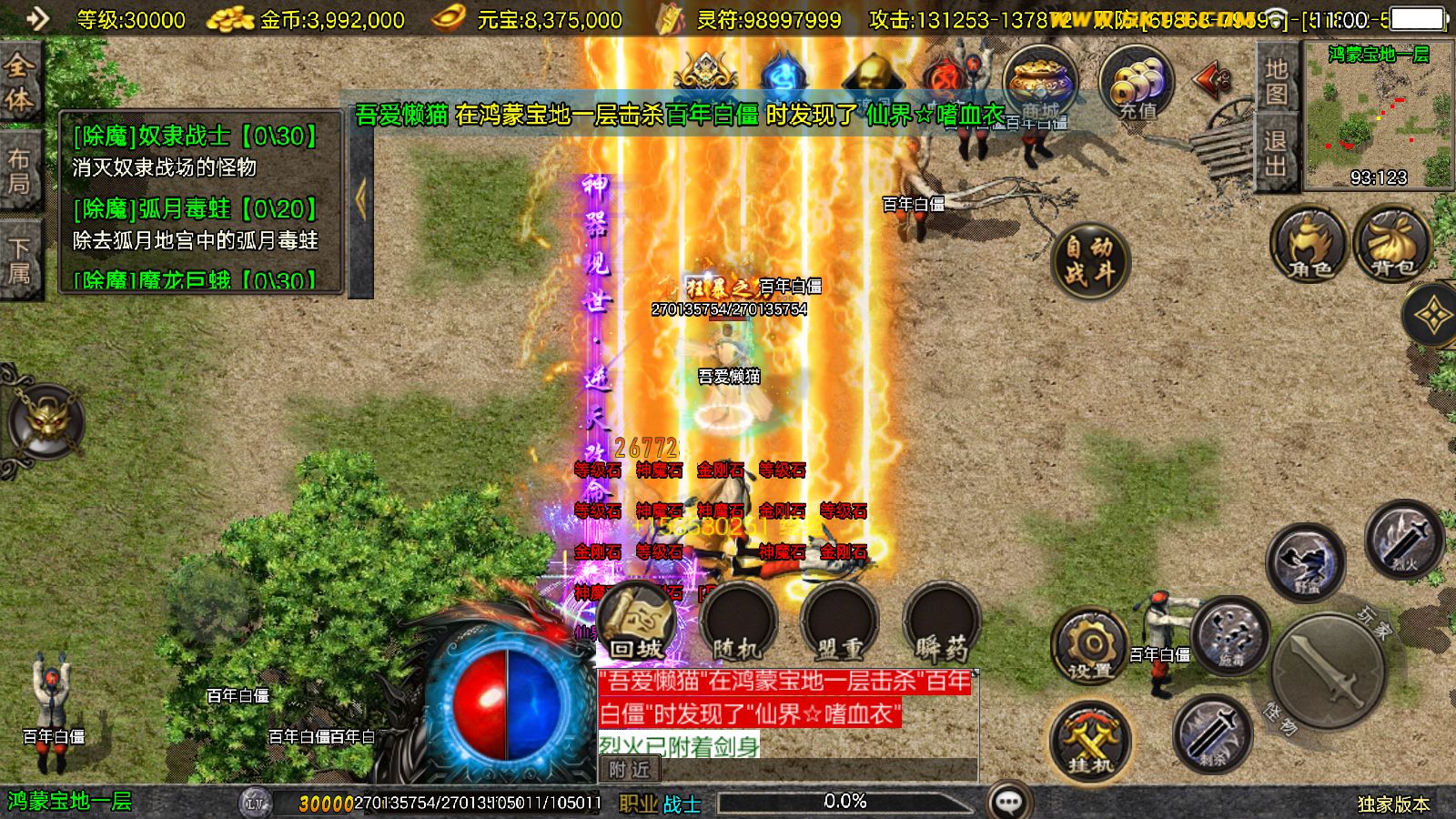The width and height of the screenshot is (1456, 819).
Task: Open the 地图 map button
Action: tap(1276, 80)
